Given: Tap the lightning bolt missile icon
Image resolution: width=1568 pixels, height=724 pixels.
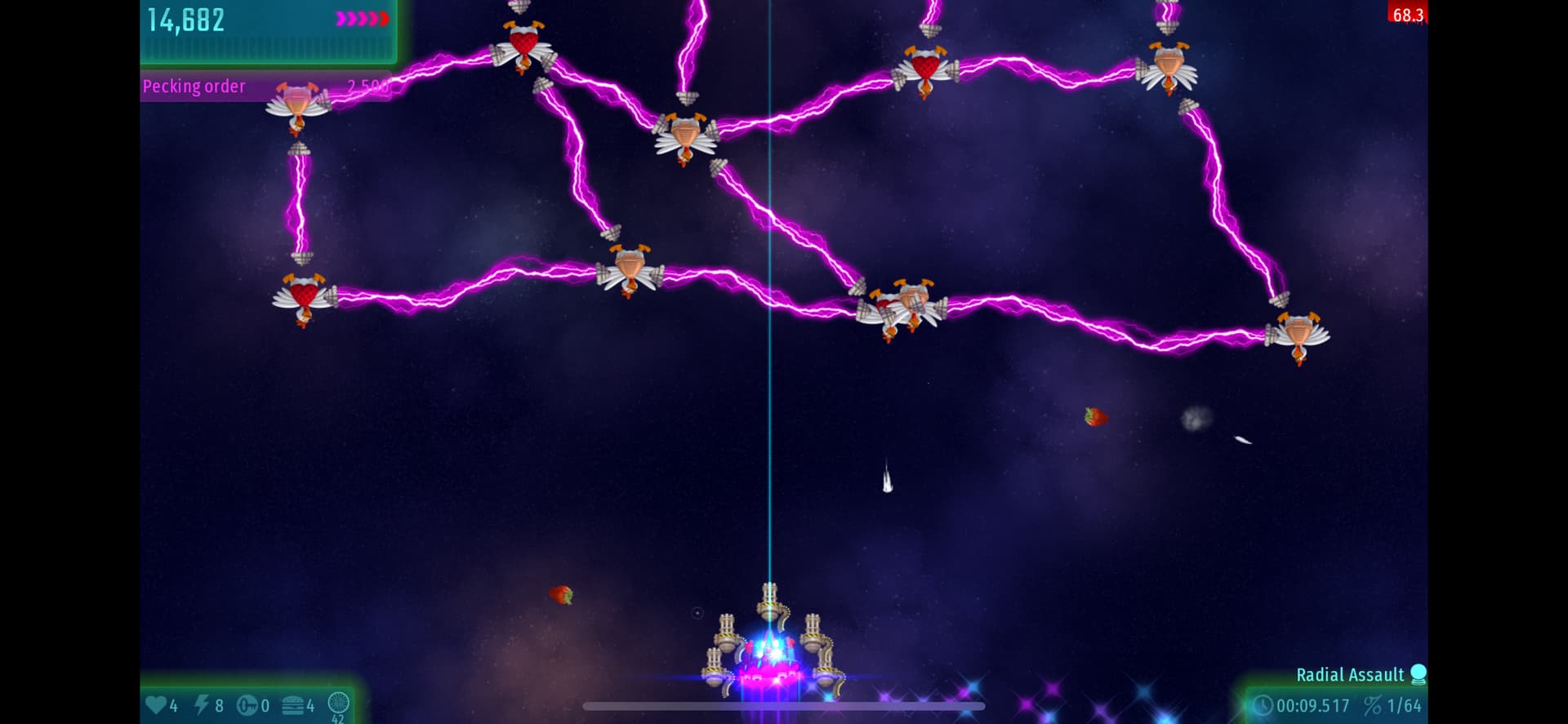Looking at the screenshot, I should pos(201,704).
